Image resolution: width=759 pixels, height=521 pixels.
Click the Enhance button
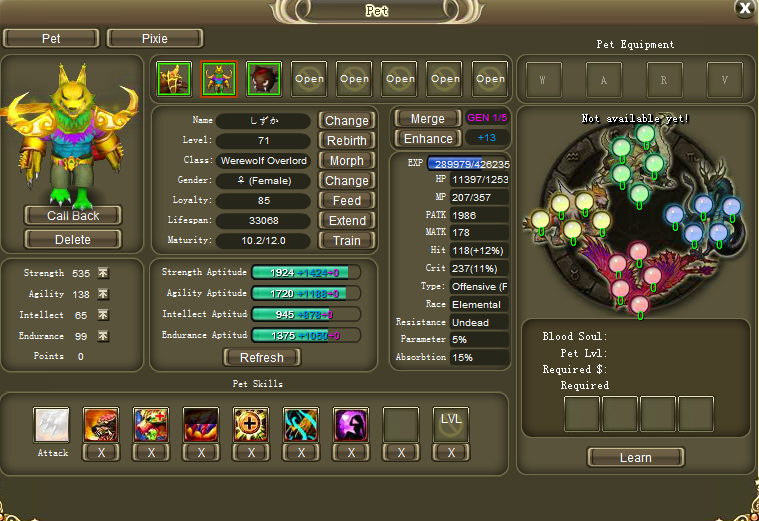(x=428, y=139)
